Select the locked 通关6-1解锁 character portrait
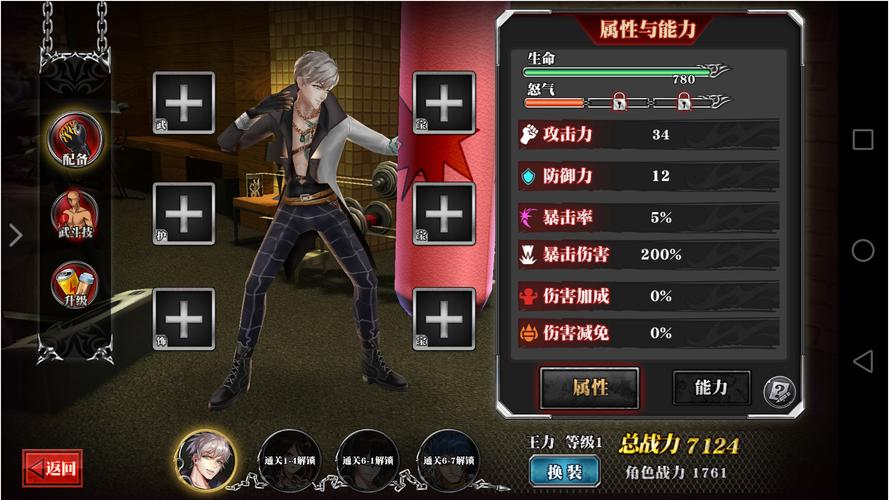 (363, 459)
